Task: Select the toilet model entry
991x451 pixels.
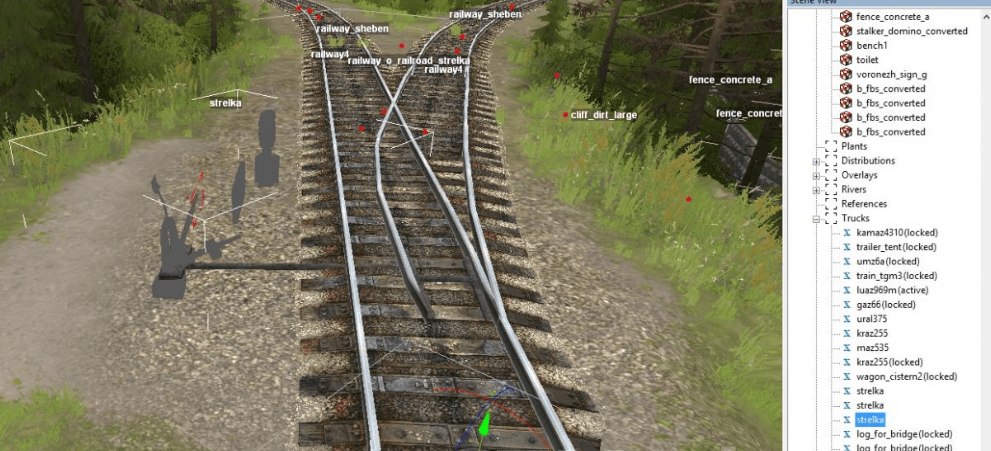Action: point(868,60)
